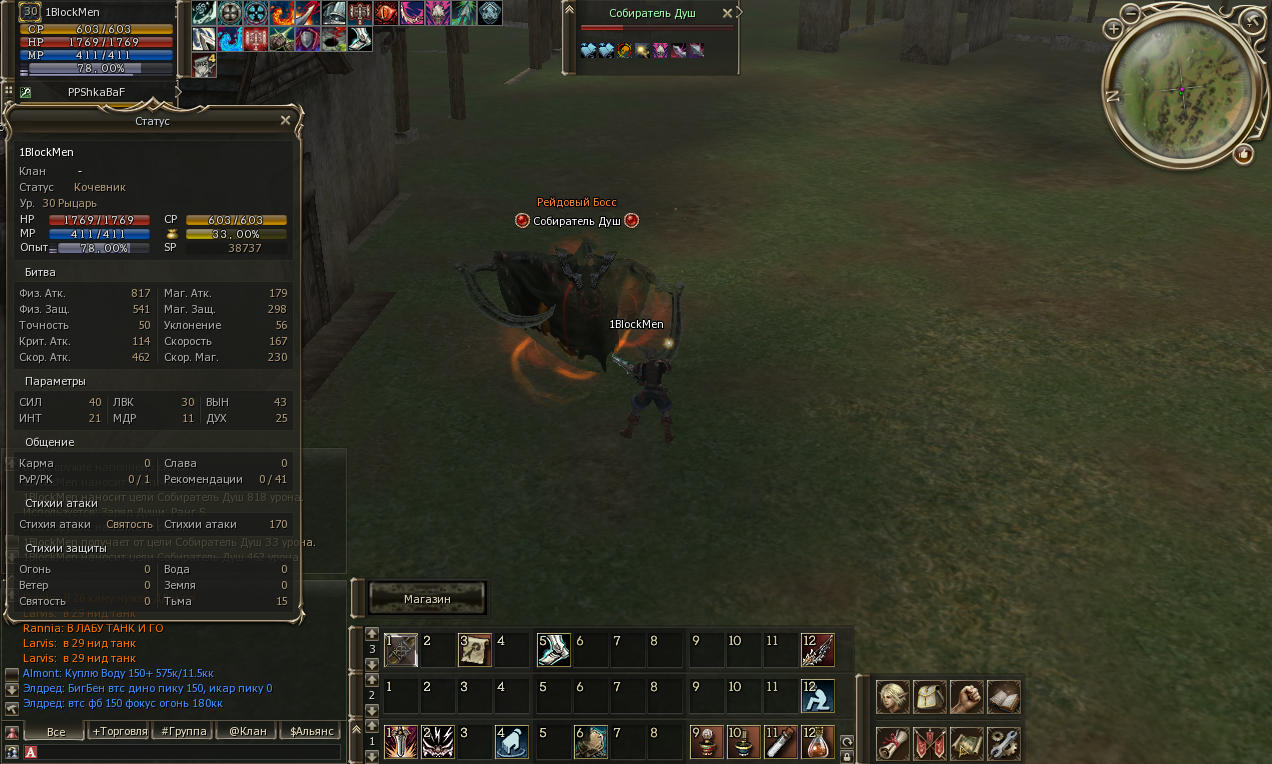
Task: Use the orange potion in bottom hotbar slot 12
Action: [x=818, y=742]
